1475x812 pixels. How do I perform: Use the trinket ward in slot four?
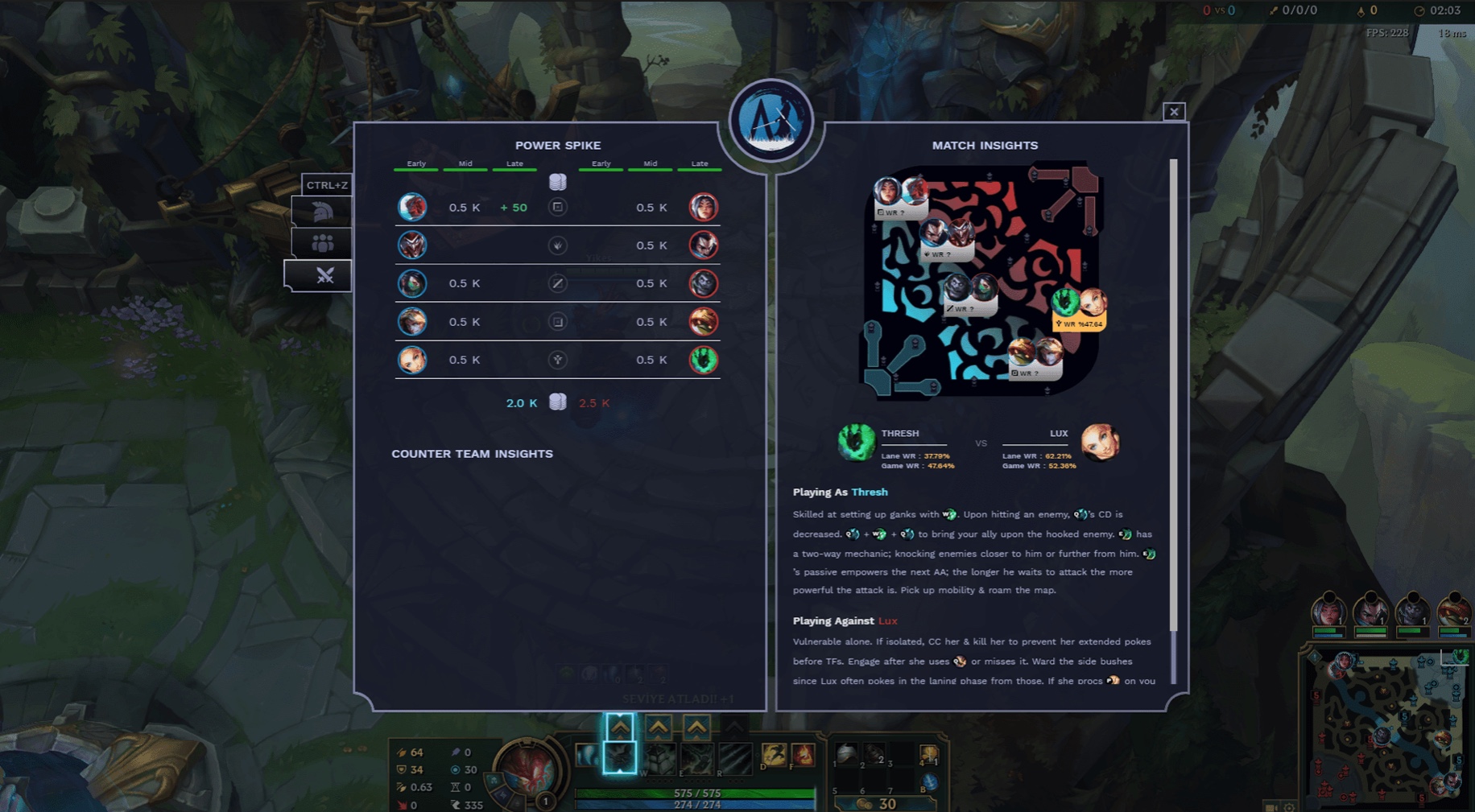[928, 754]
